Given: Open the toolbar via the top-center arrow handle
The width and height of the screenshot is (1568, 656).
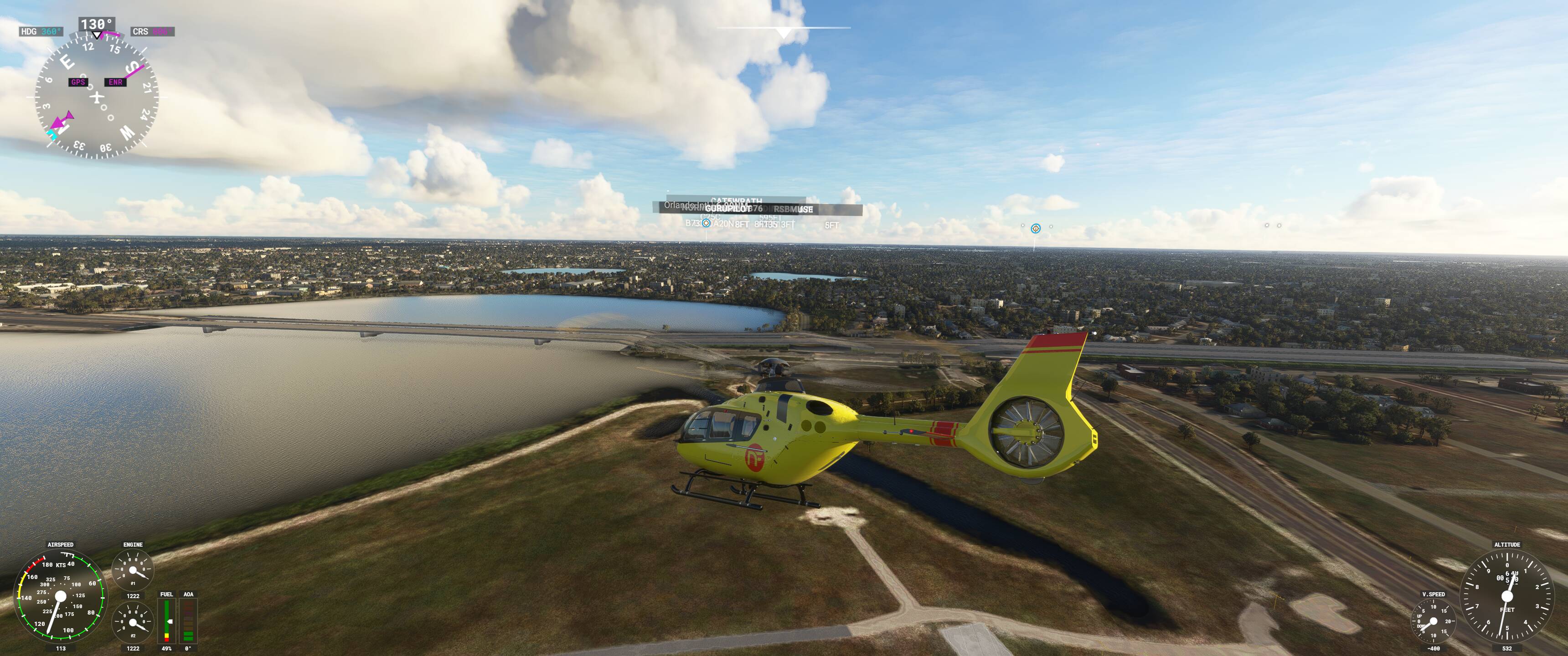Looking at the screenshot, I should 784,31.
